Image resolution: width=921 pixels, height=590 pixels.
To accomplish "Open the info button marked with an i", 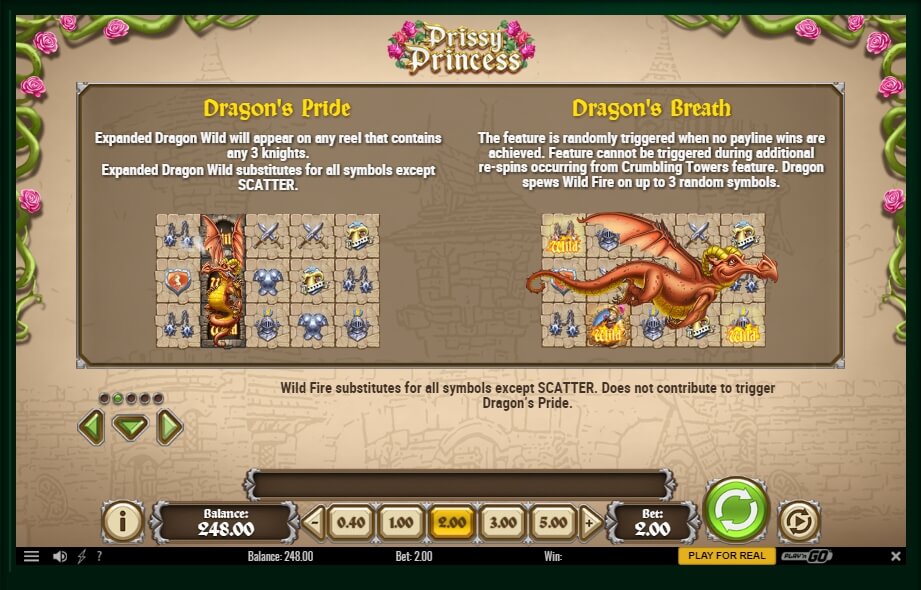I will point(123,521).
